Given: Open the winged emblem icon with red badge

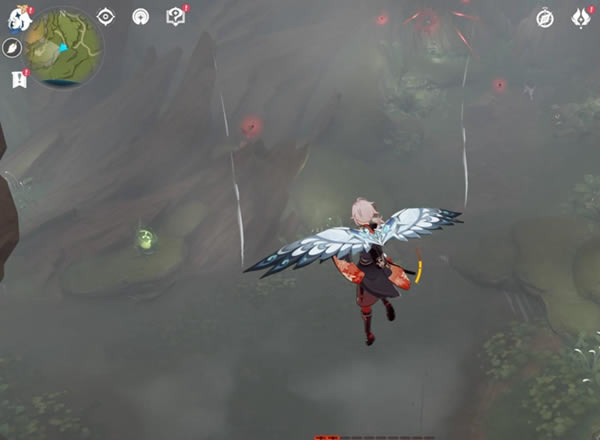Looking at the screenshot, I should [x=580, y=18].
